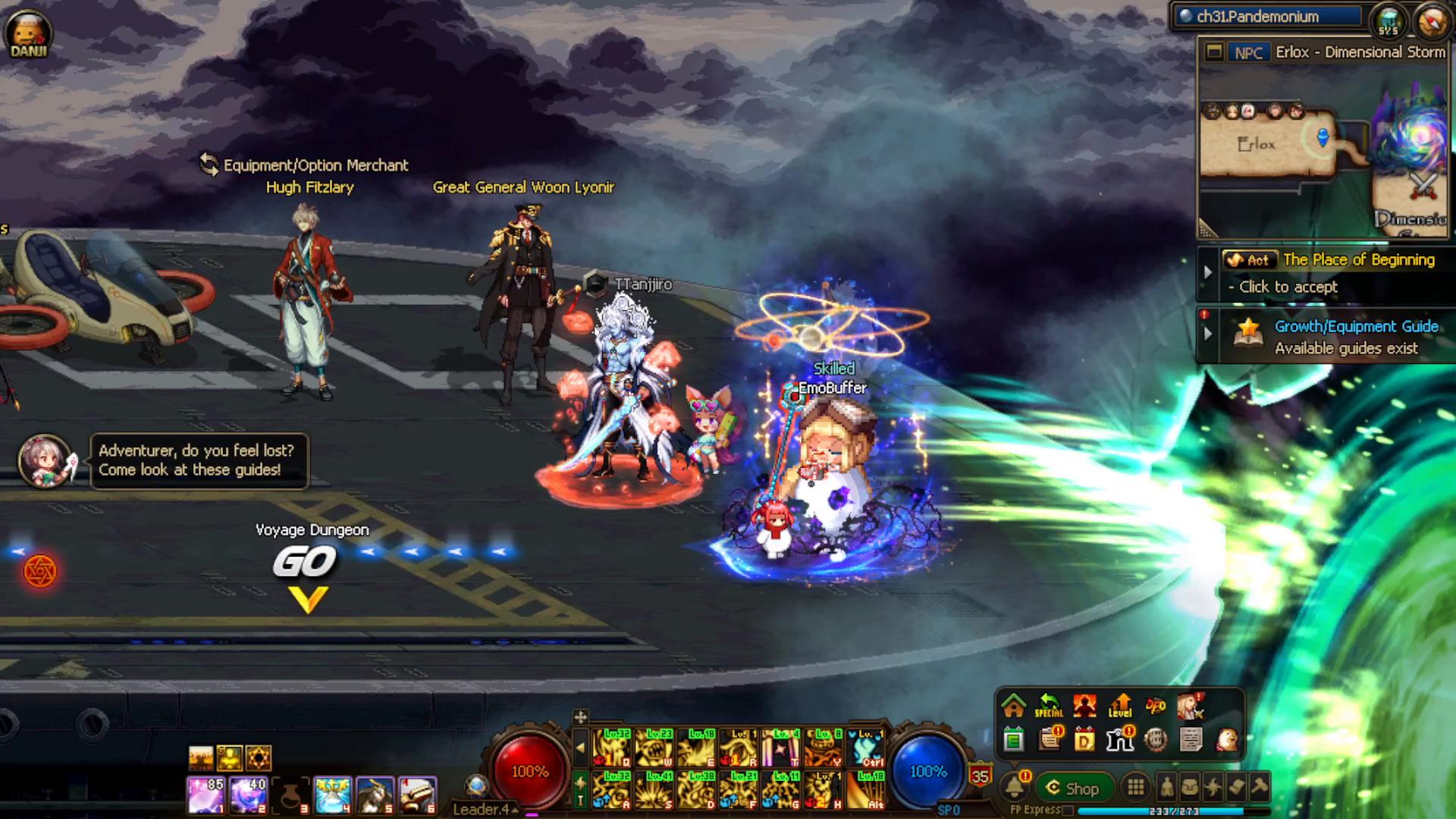Open the green E calendar icon
The image size is (1456, 819).
coord(1014,739)
